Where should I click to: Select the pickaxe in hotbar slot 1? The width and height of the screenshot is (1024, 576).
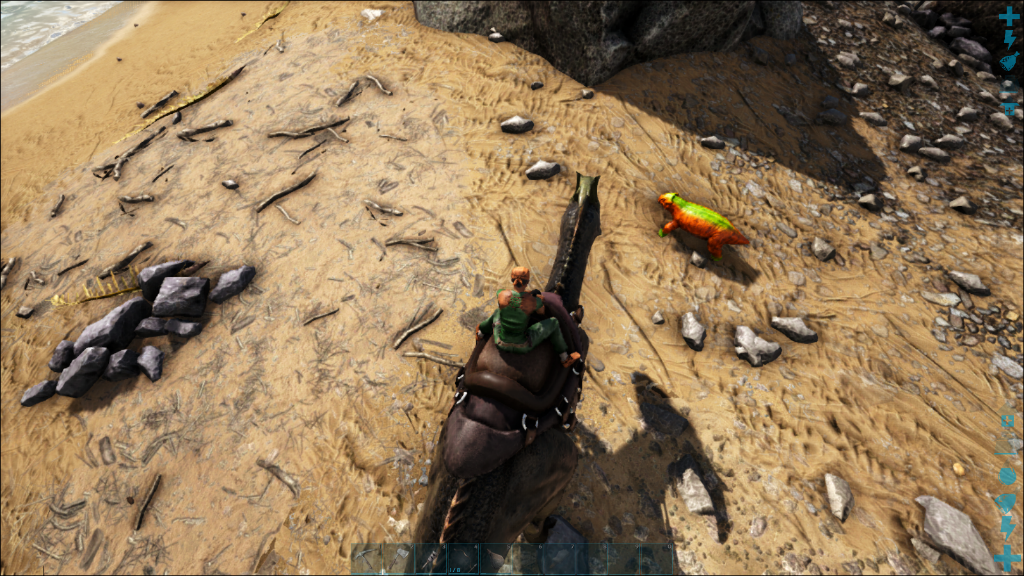367,558
